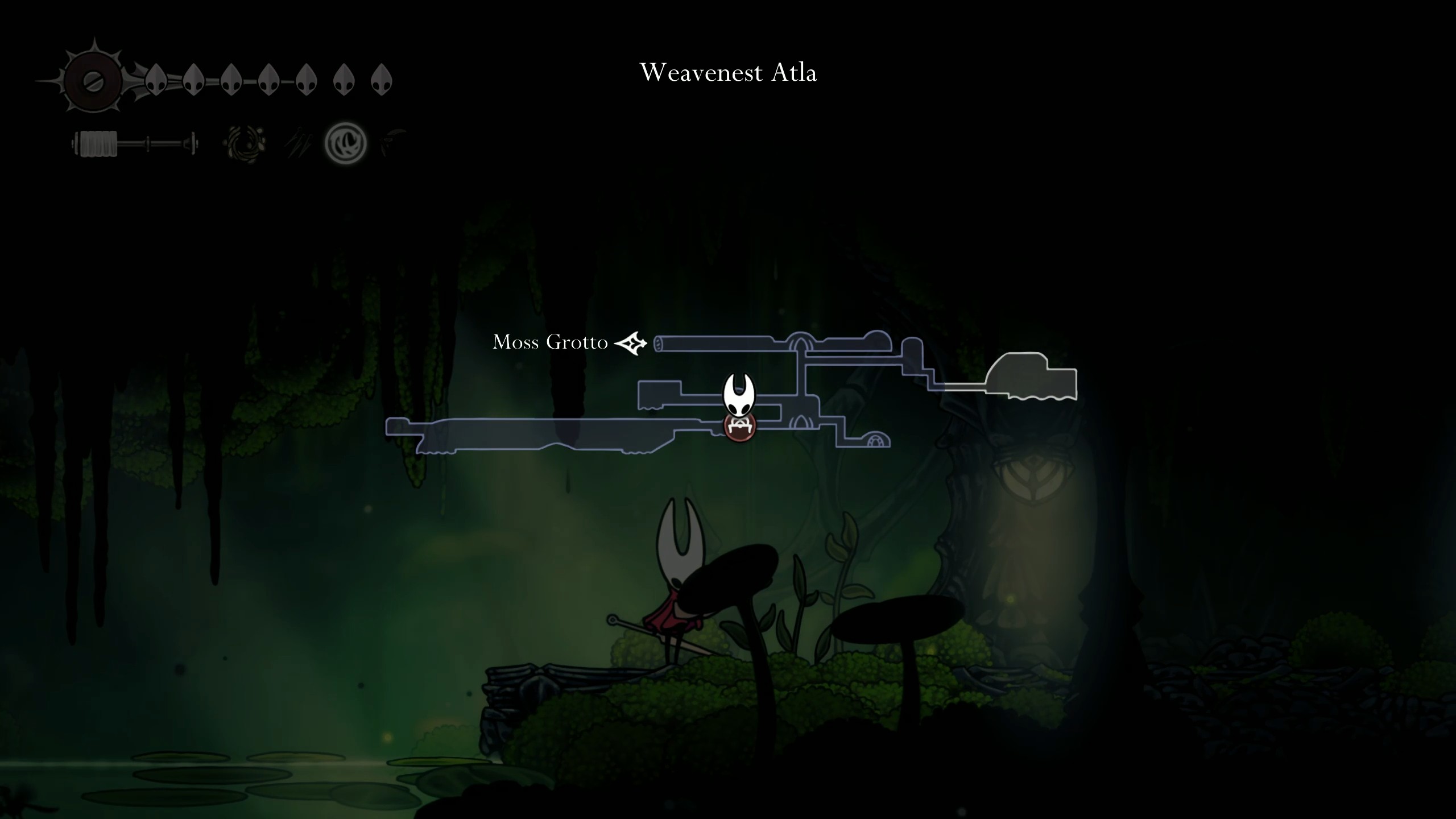1456x819 pixels.
Task: Select the 'Moss Grotto' area label
Action: (x=549, y=342)
